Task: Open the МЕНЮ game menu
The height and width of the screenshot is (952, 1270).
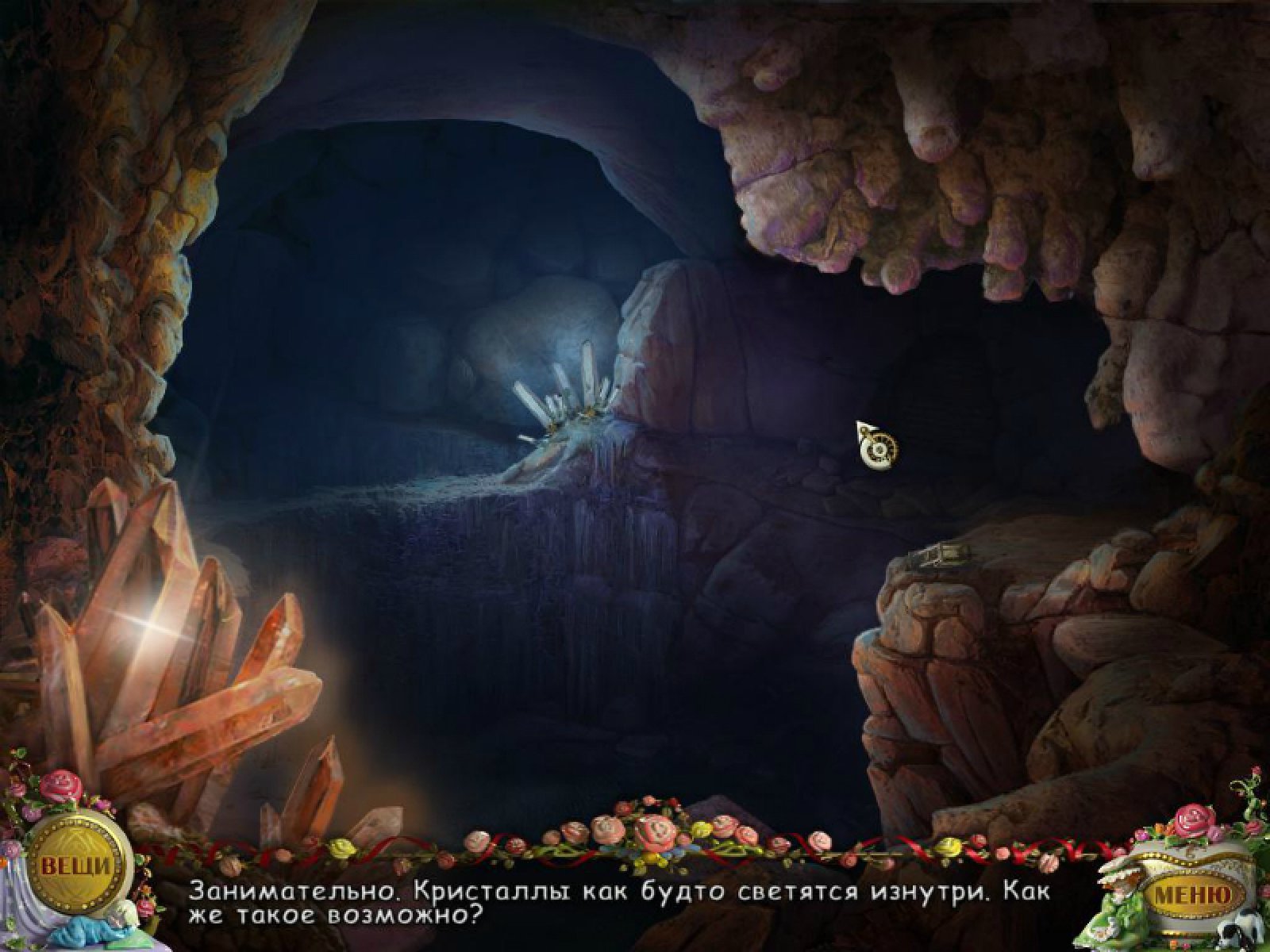Action: pos(1192,894)
